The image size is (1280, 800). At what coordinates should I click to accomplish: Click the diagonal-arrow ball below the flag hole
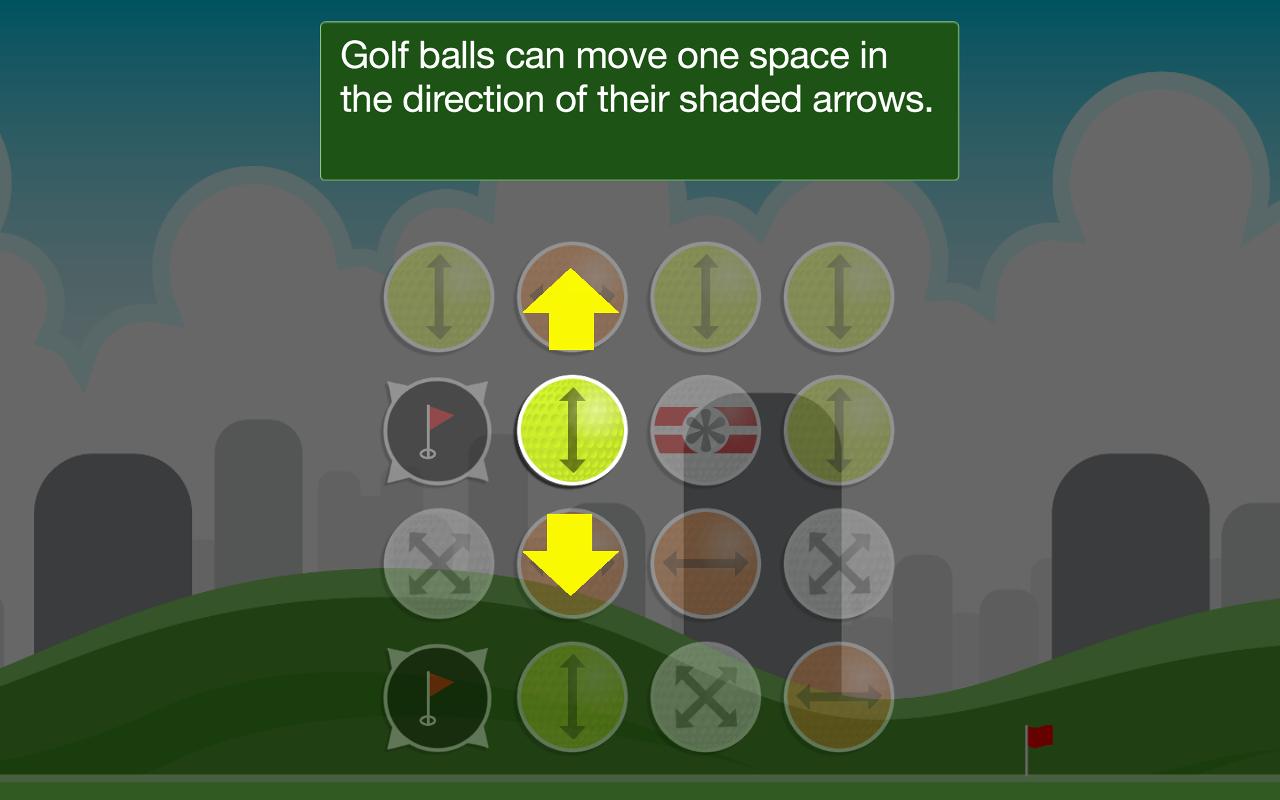(x=438, y=563)
